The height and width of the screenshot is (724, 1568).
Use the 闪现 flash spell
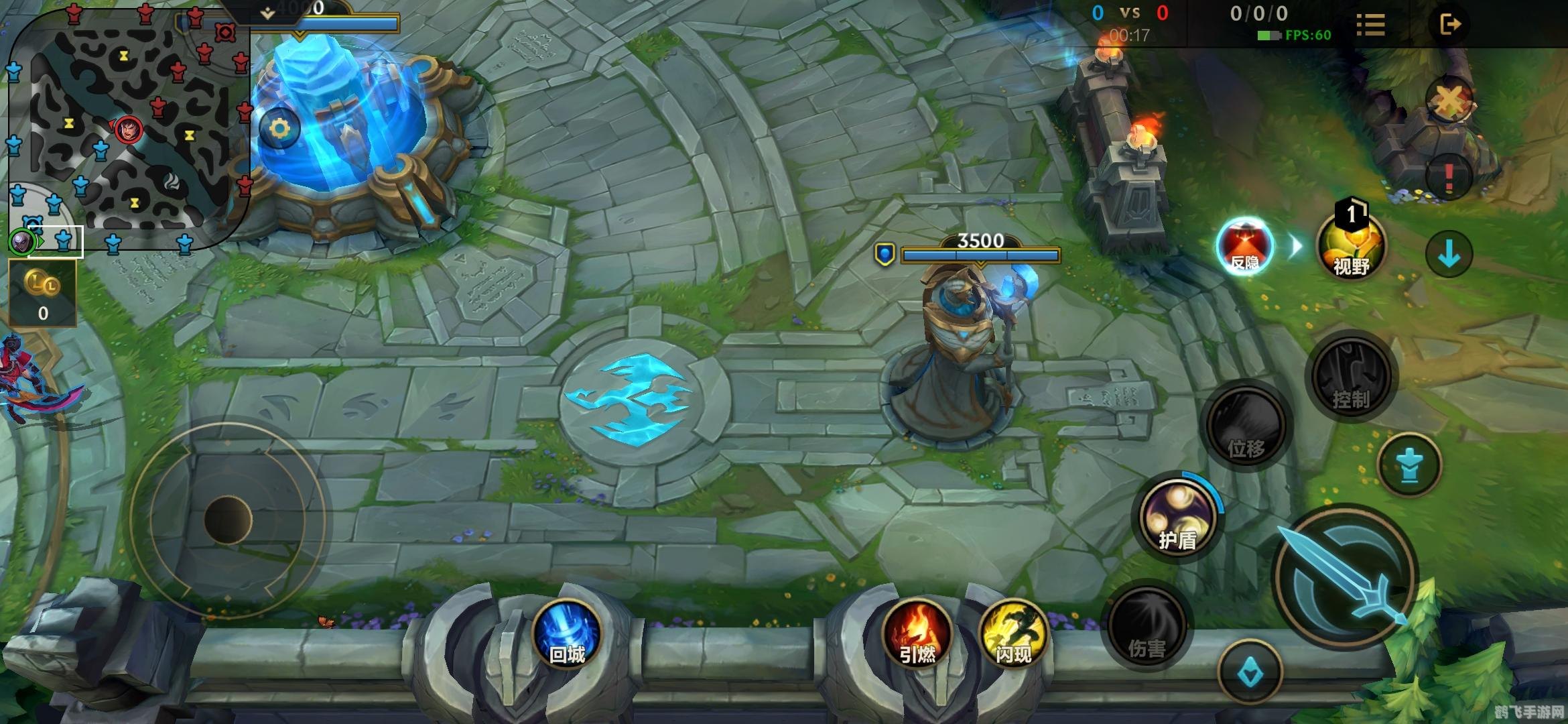pos(1012,634)
